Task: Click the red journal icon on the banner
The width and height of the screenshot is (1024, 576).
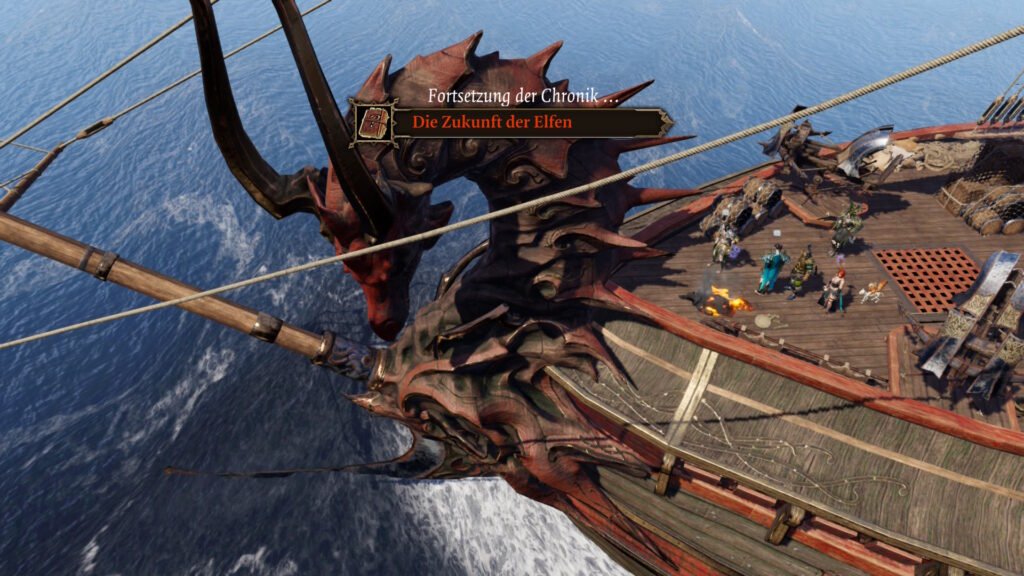Action: tap(374, 123)
